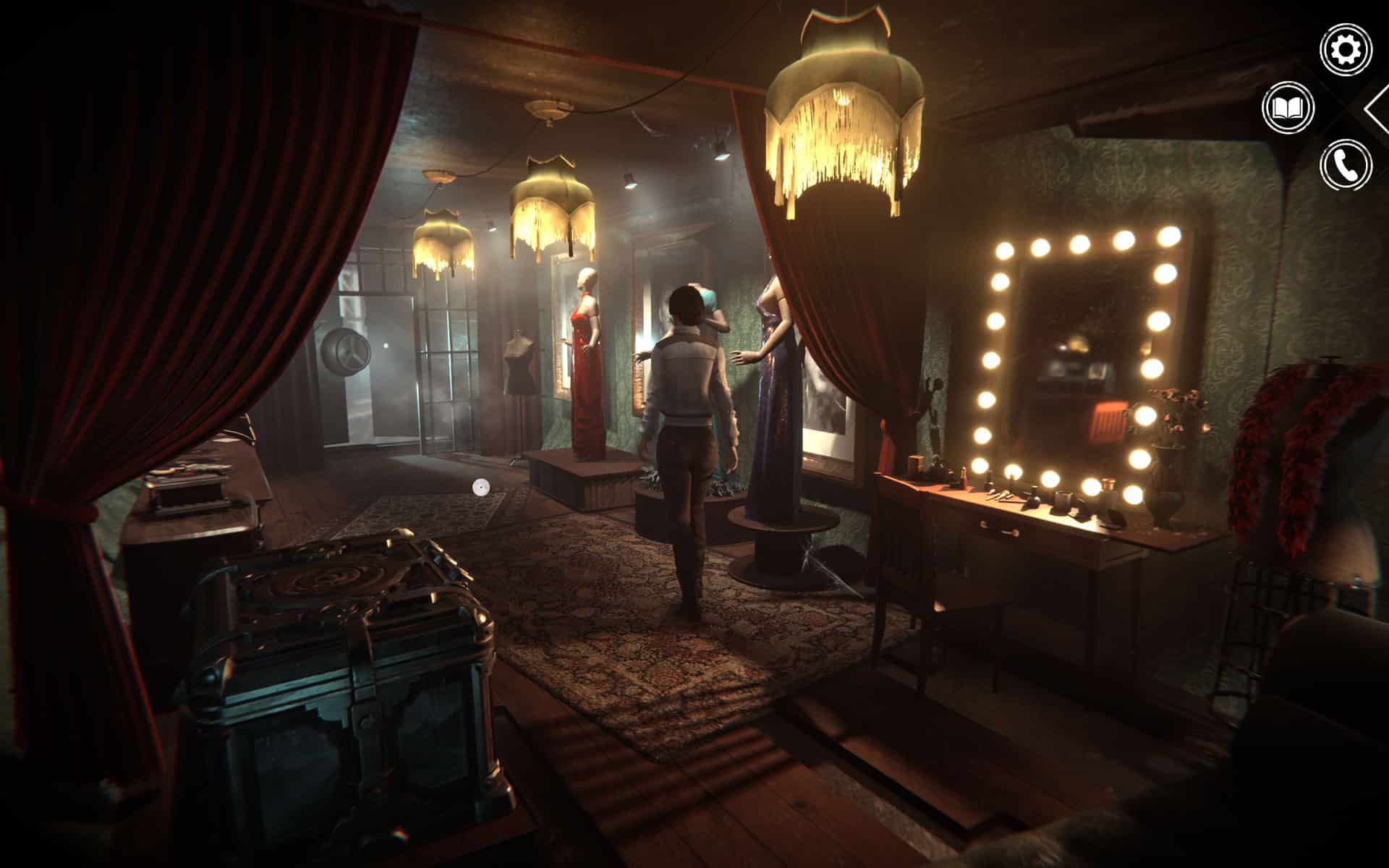Expand the side panel arrow
The width and height of the screenshot is (1389, 868).
click(1377, 109)
